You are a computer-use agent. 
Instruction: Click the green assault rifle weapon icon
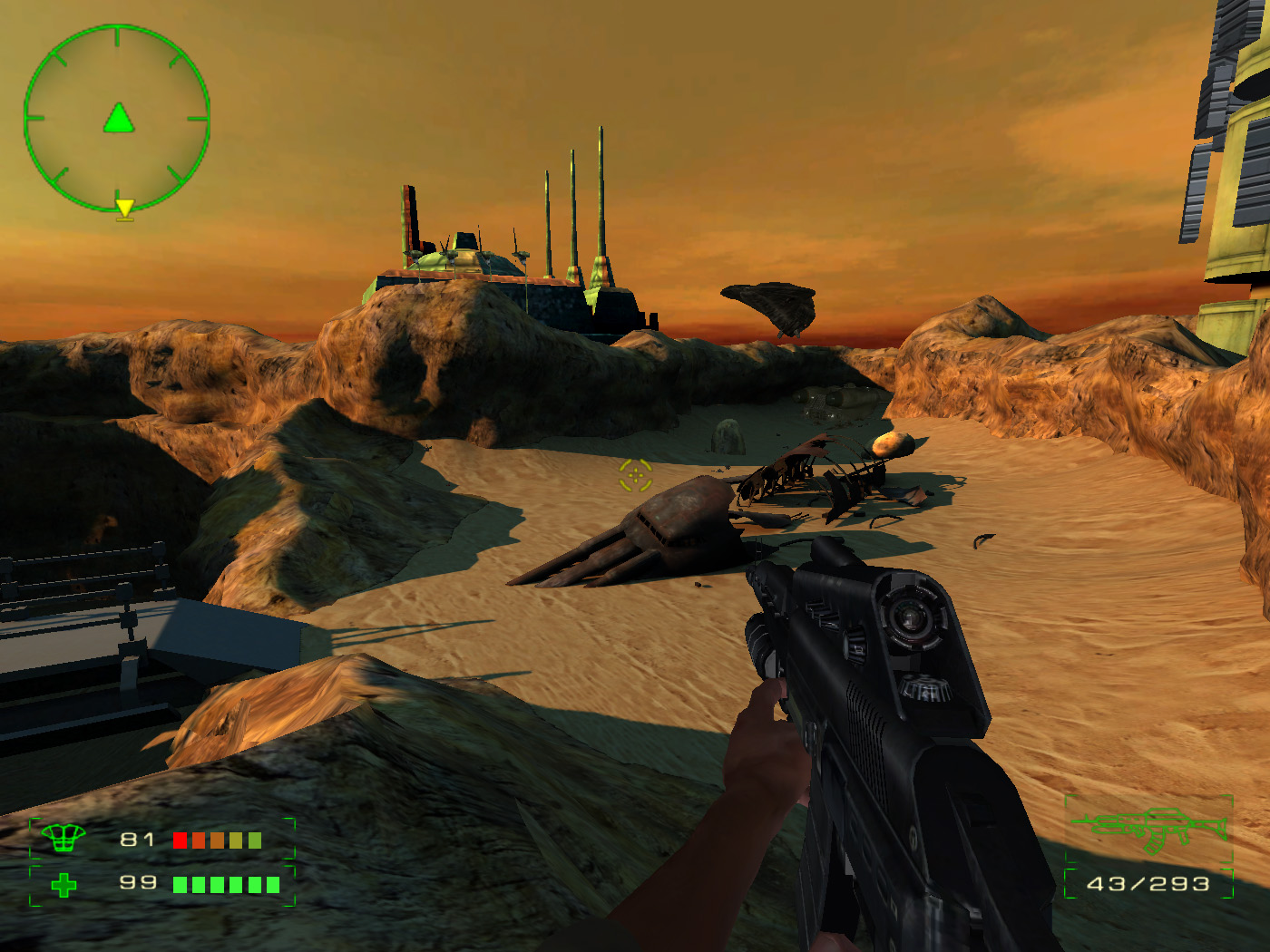pos(1150,829)
